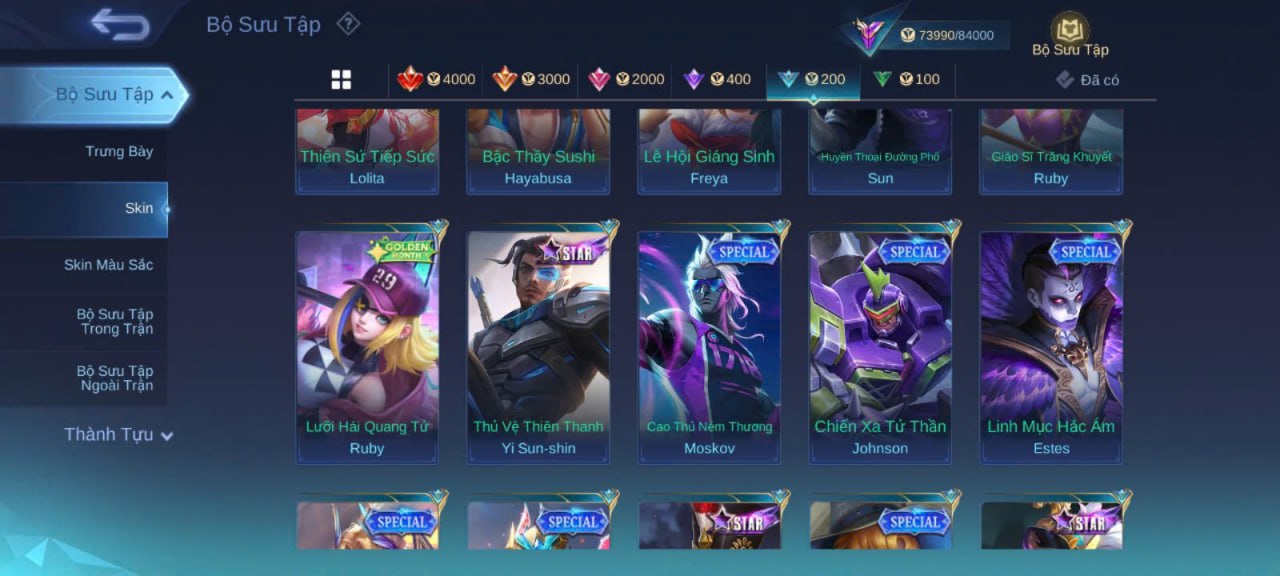Filter skins by the 4000 point tier
This screenshot has width=1280, height=576.
436,80
